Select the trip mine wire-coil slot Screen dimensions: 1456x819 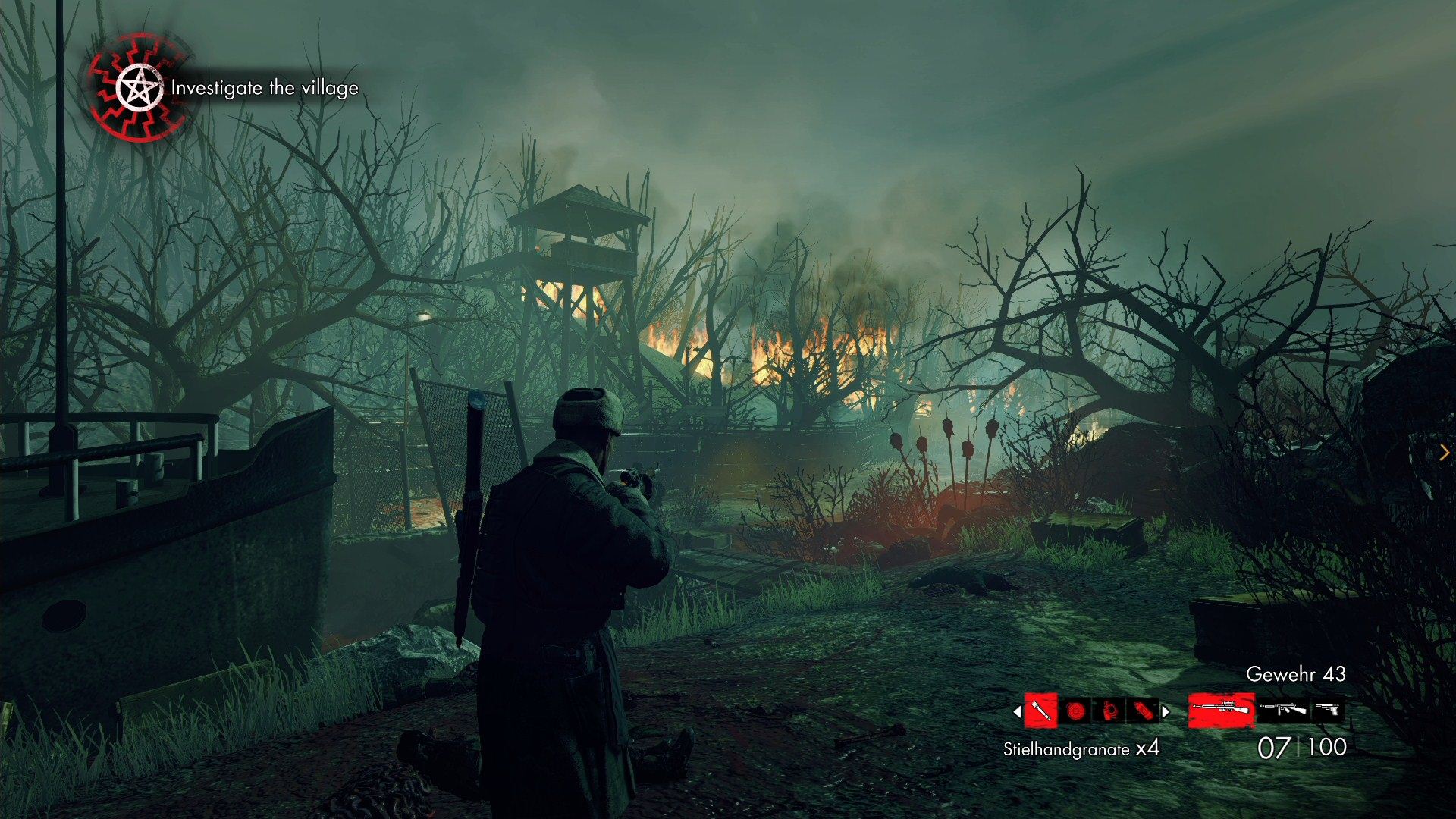[1109, 711]
